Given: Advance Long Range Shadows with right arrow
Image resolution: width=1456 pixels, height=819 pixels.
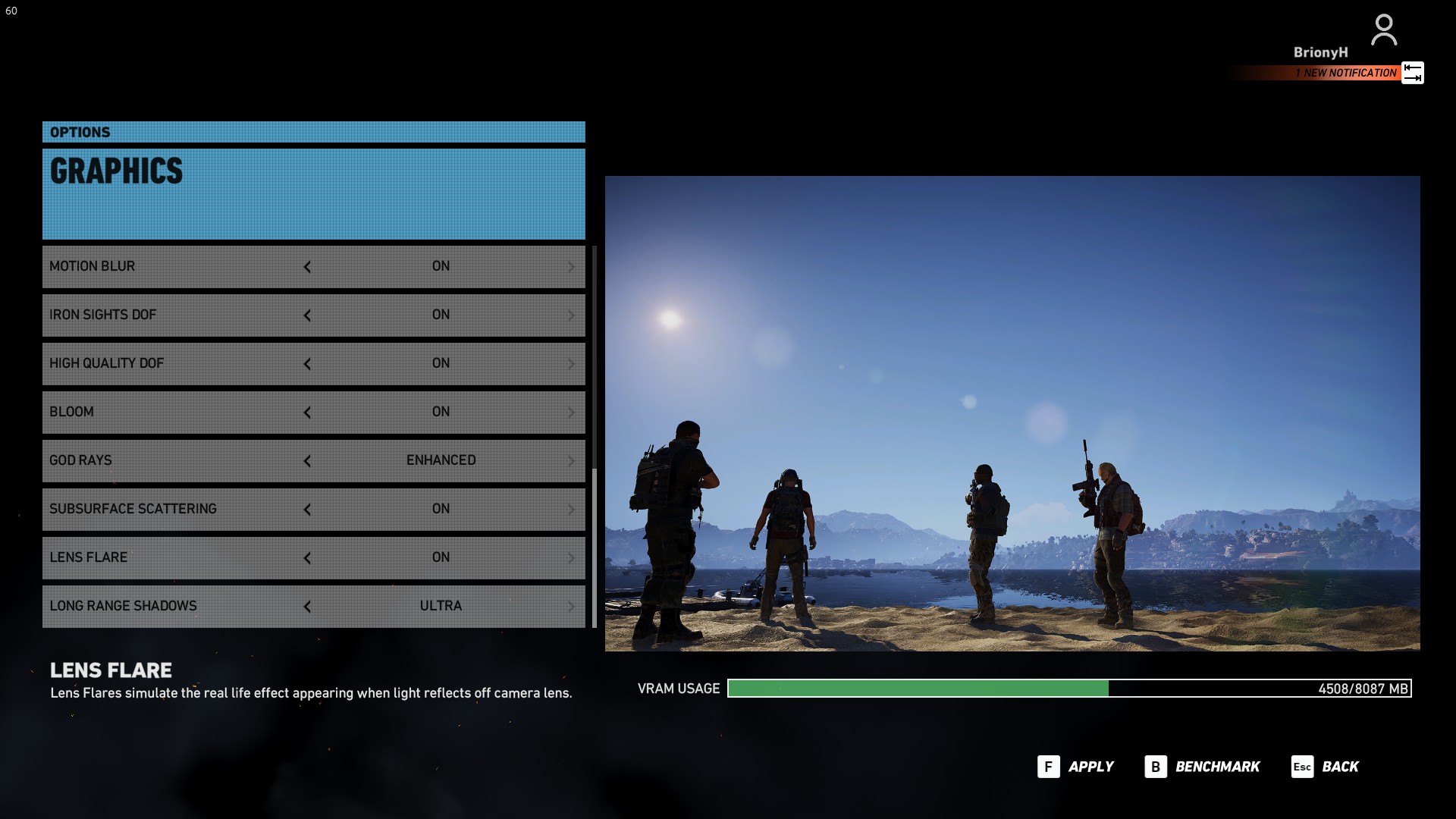Looking at the screenshot, I should coord(571,607).
